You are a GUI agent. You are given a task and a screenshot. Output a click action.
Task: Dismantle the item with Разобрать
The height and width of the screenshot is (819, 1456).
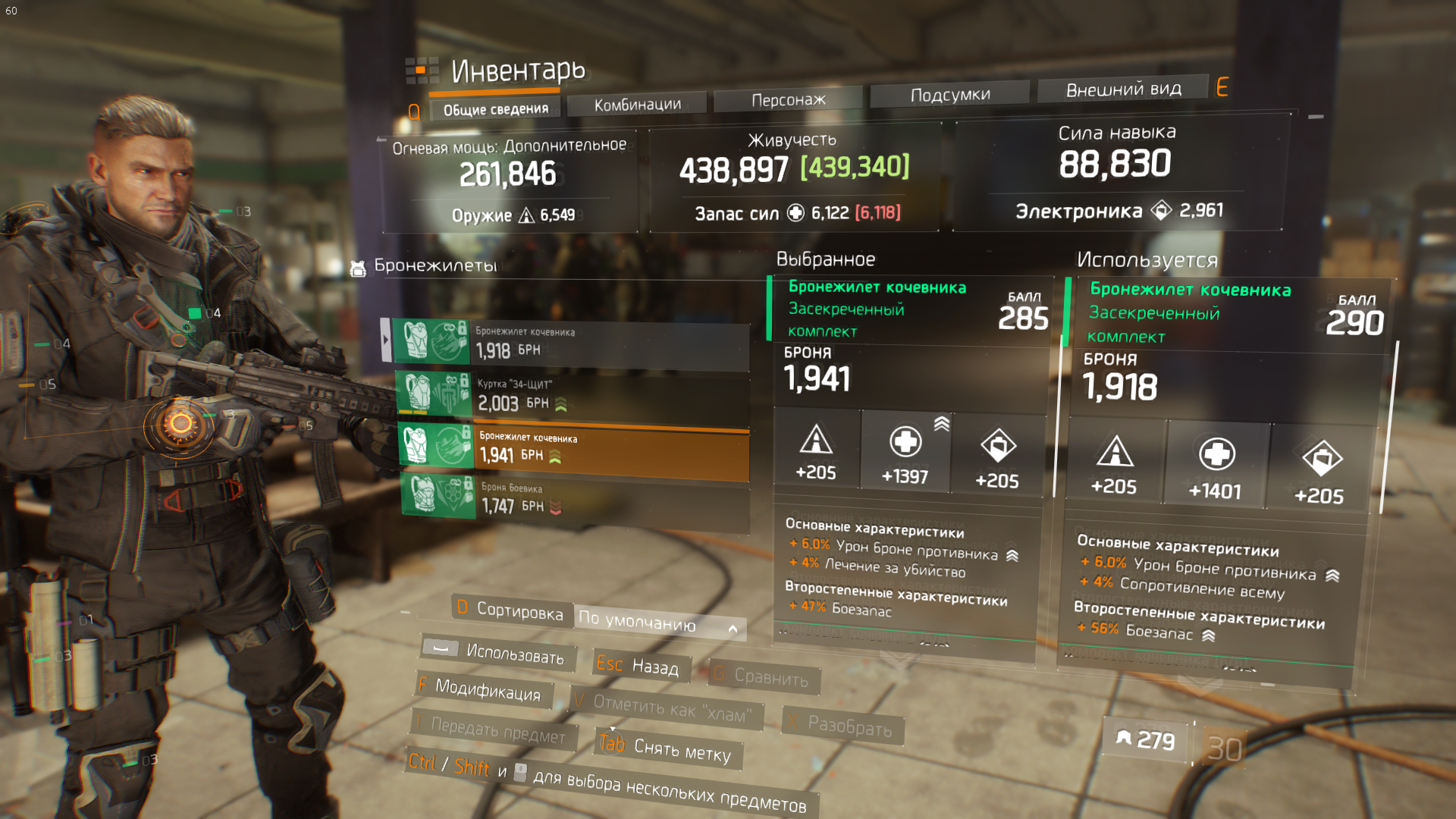tap(843, 726)
